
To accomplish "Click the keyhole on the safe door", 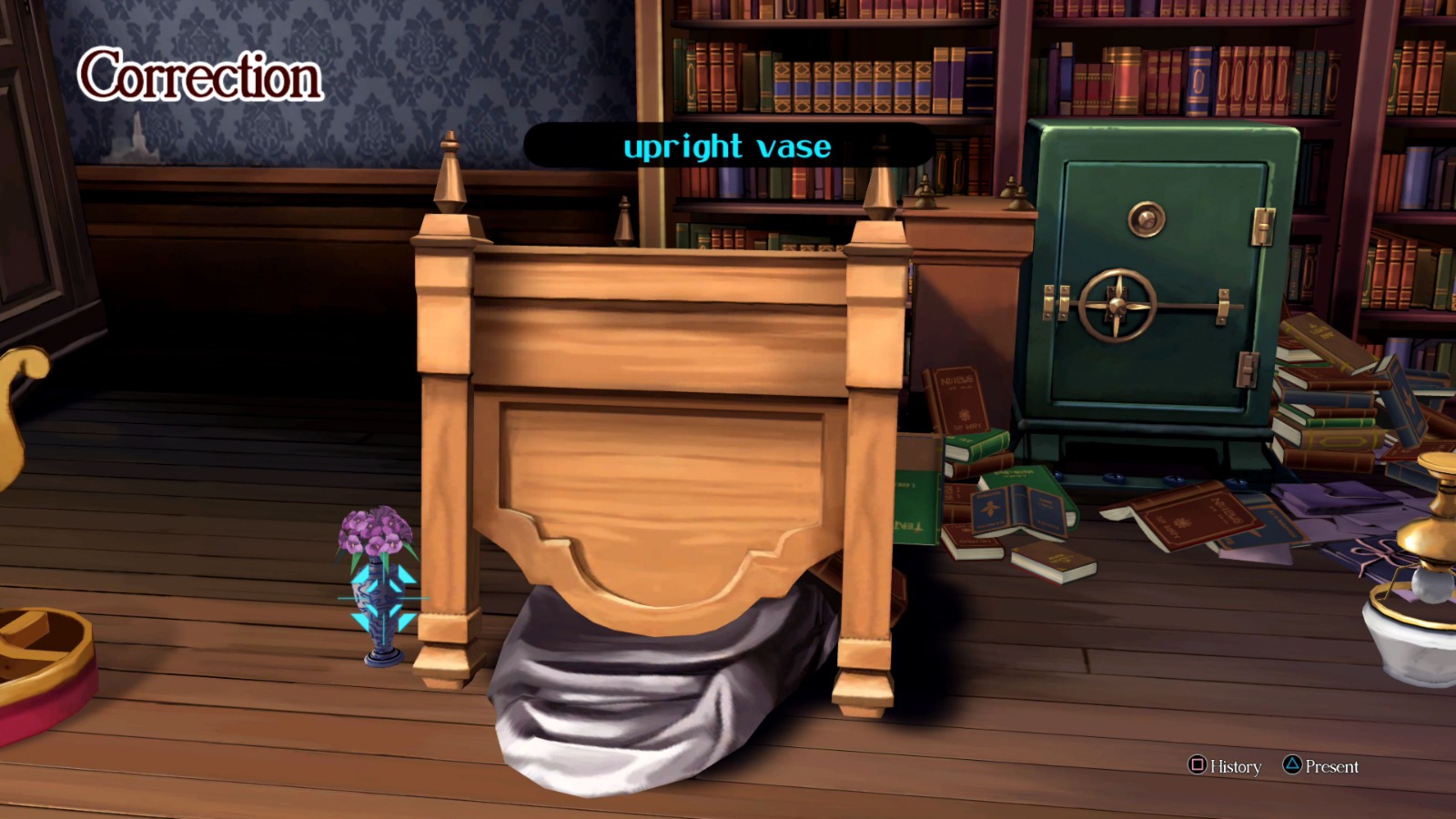I will pyautogui.click(x=1145, y=218).
